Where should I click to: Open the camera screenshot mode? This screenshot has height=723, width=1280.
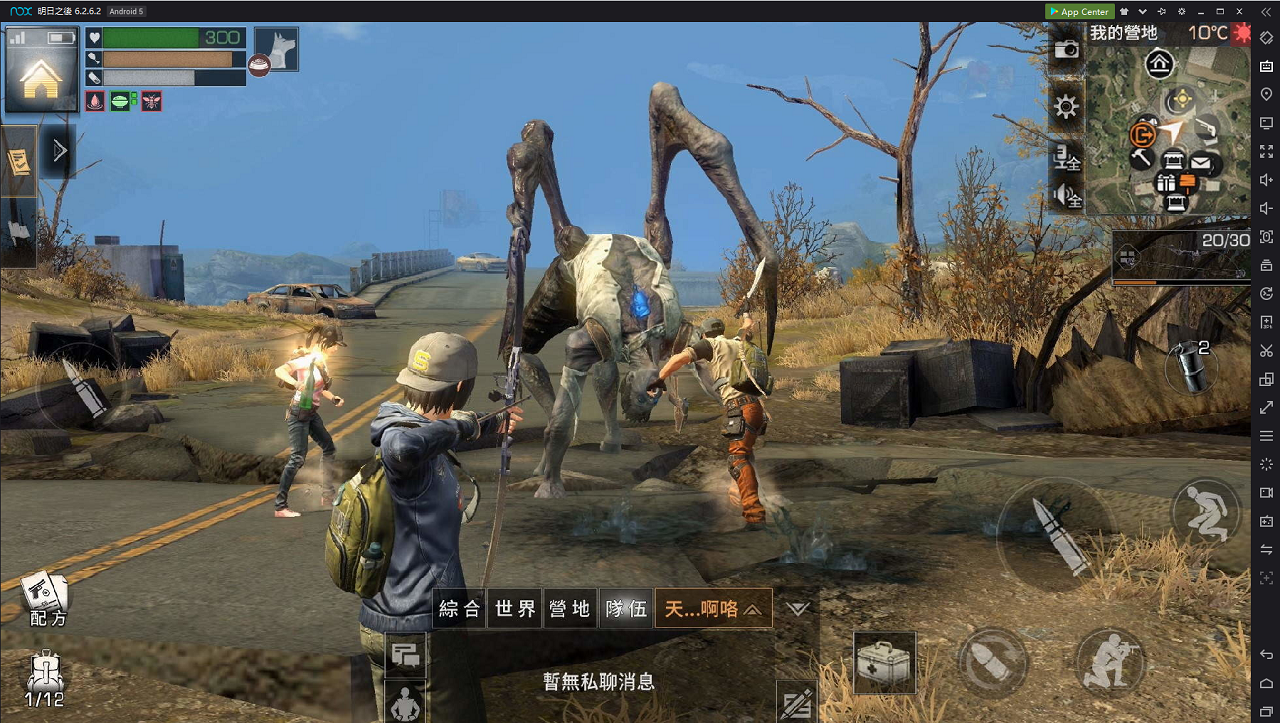(1066, 49)
